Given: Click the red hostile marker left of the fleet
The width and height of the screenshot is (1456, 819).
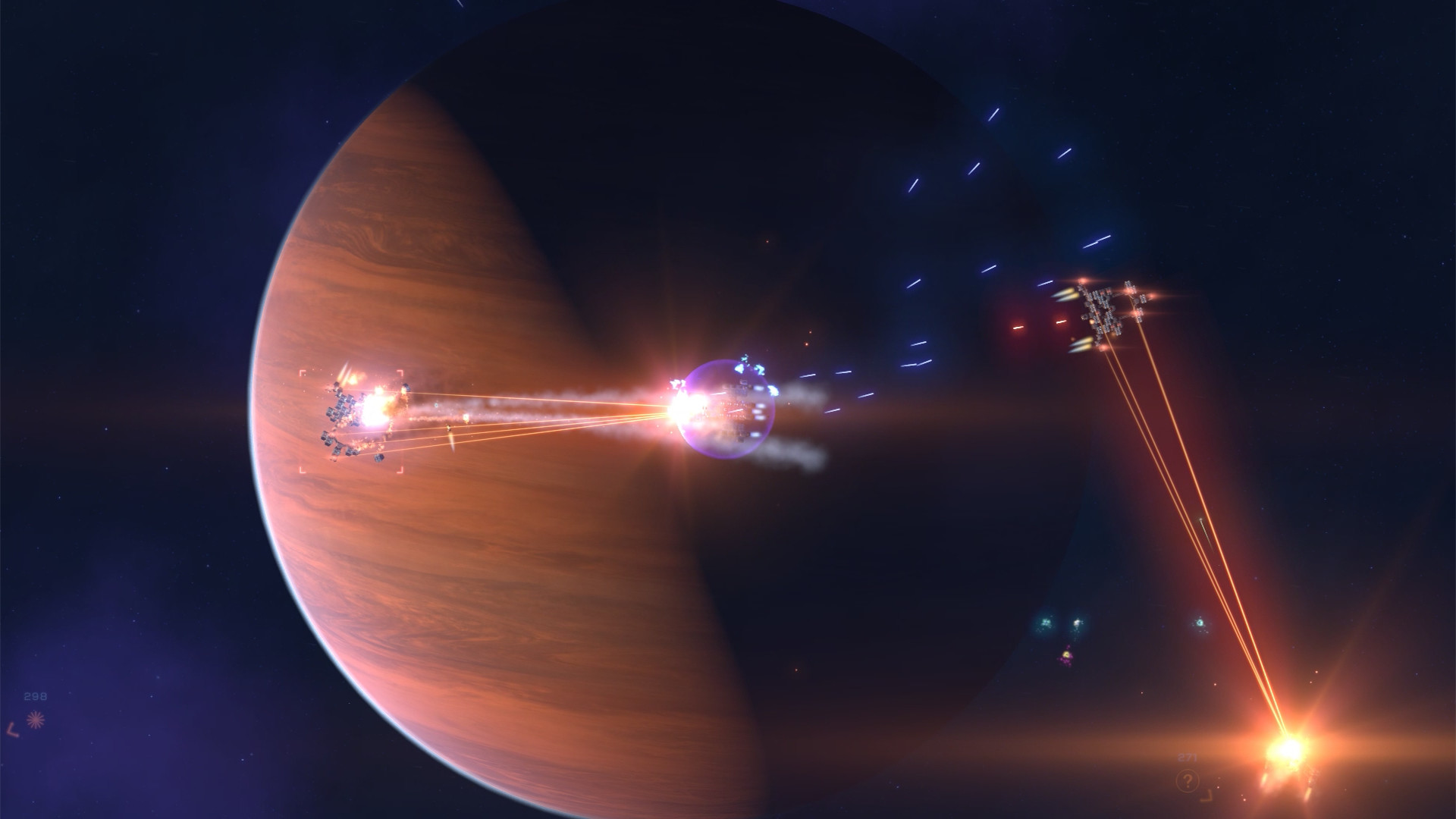Looking at the screenshot, I should pyautogui.click(x=1018, y=327).
